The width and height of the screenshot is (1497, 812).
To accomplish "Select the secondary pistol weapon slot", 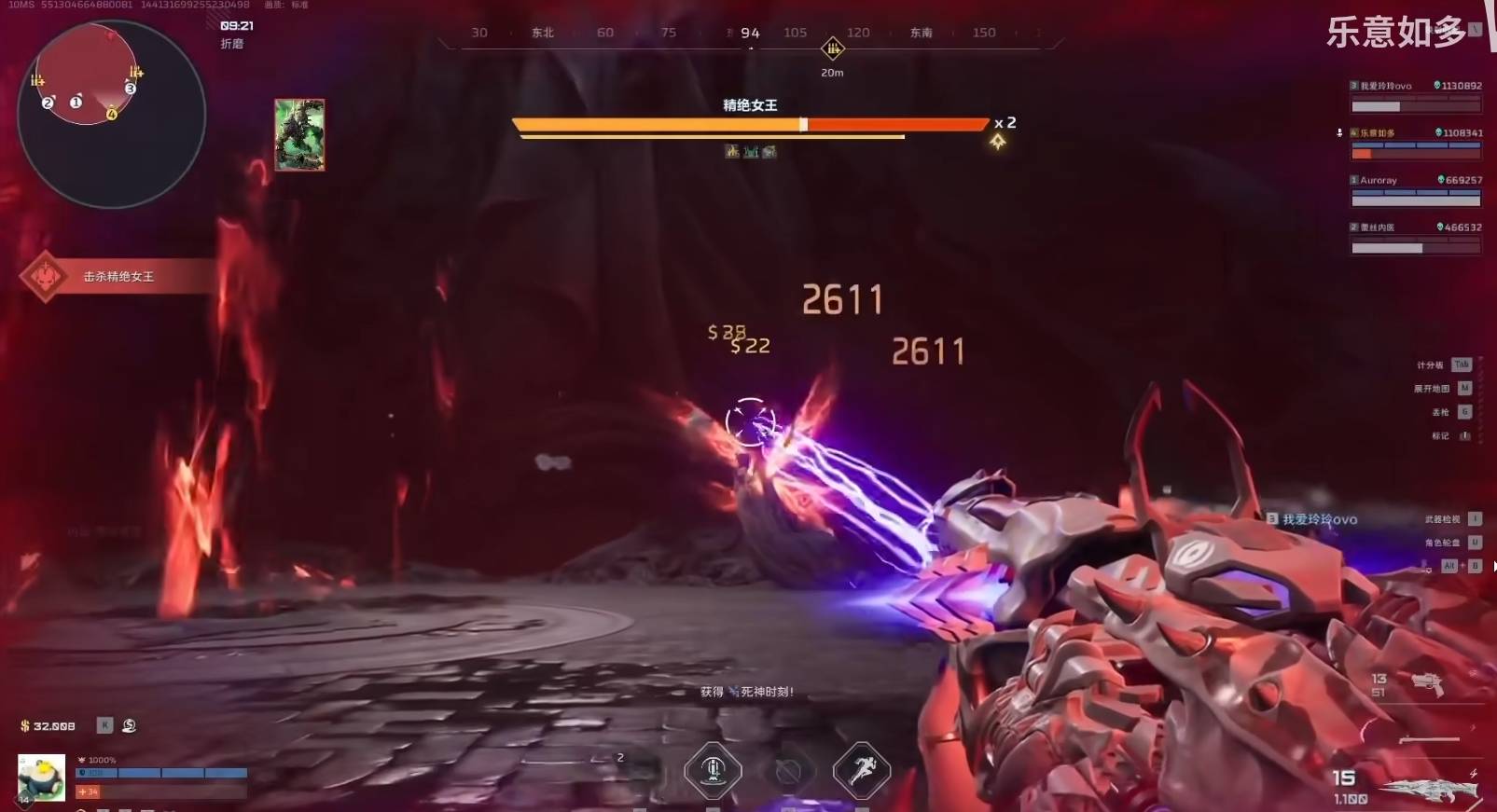I will (1426, 684).
